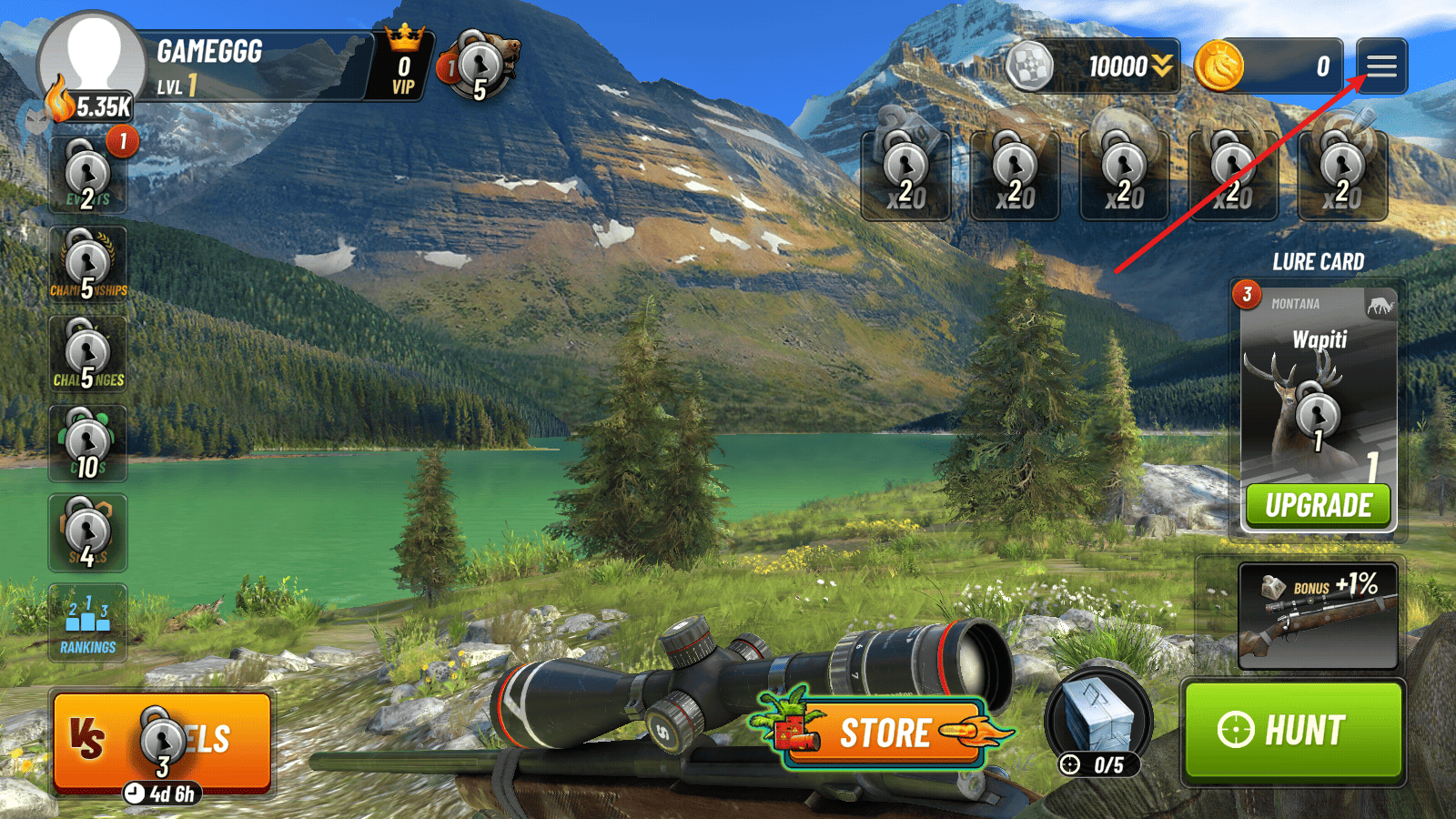Open the hamburger menu
This screenshot has width=1456, height=819.
point(1380,66)
